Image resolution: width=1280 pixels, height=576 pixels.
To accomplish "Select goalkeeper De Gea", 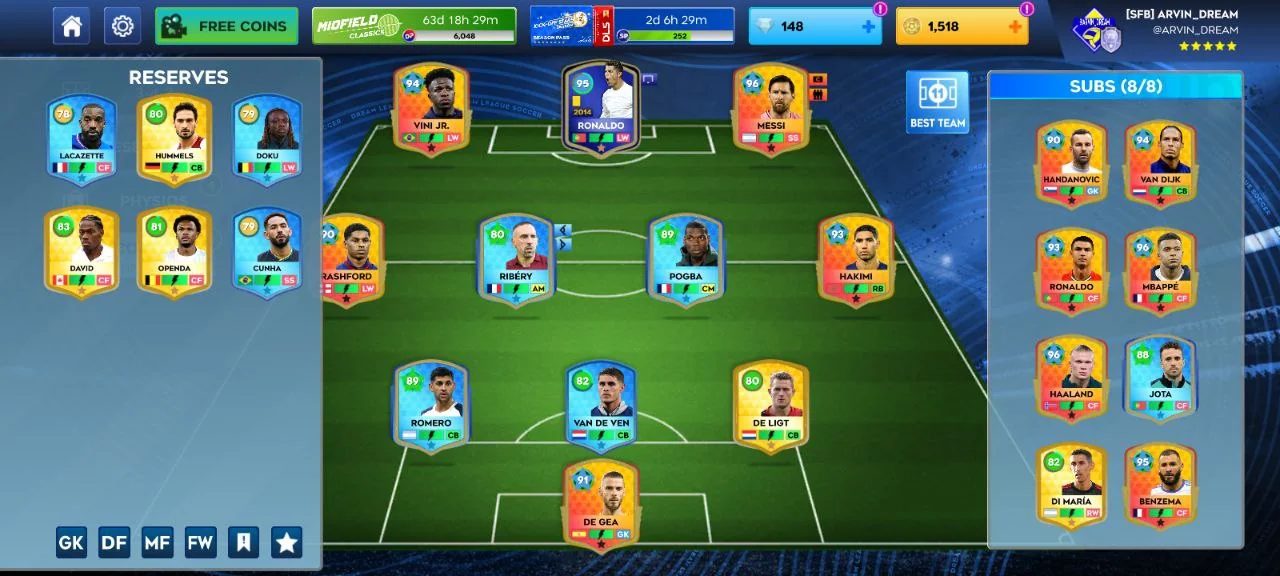I will click(600, 503).
